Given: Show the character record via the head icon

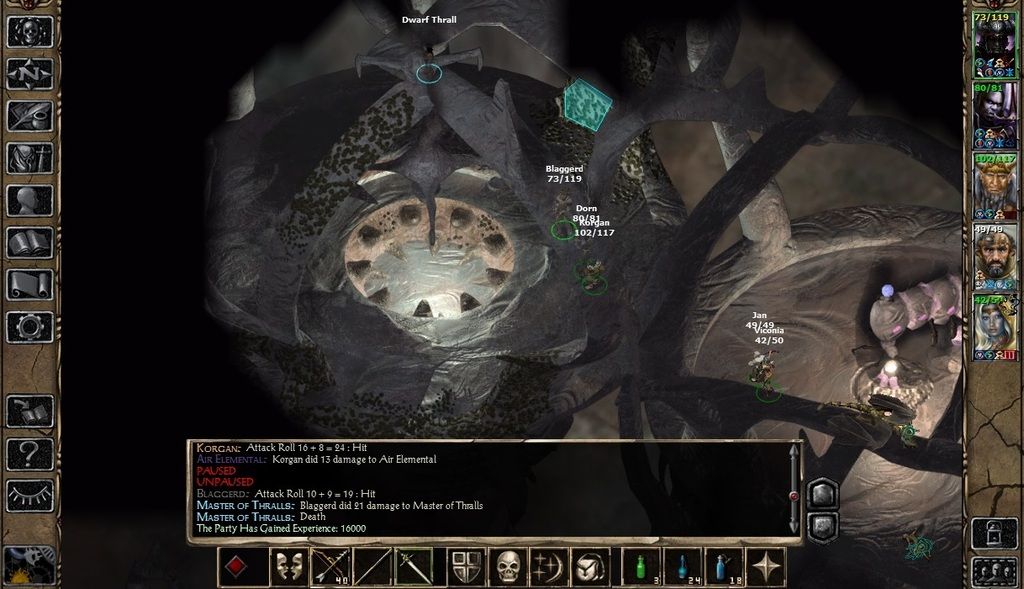Looking at the screenshot, I should (29, 200).
